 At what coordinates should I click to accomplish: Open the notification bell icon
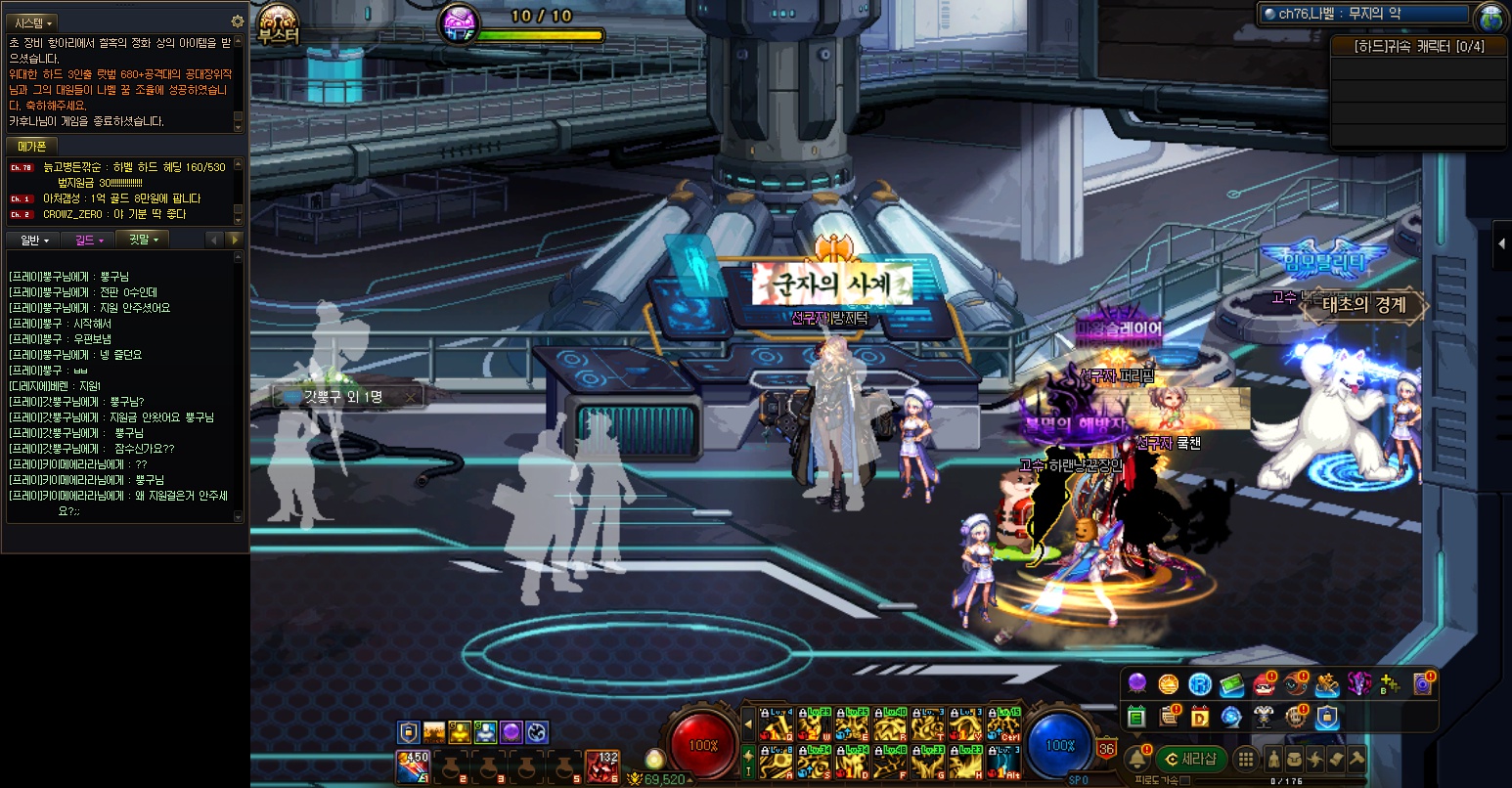(1137, 759)
